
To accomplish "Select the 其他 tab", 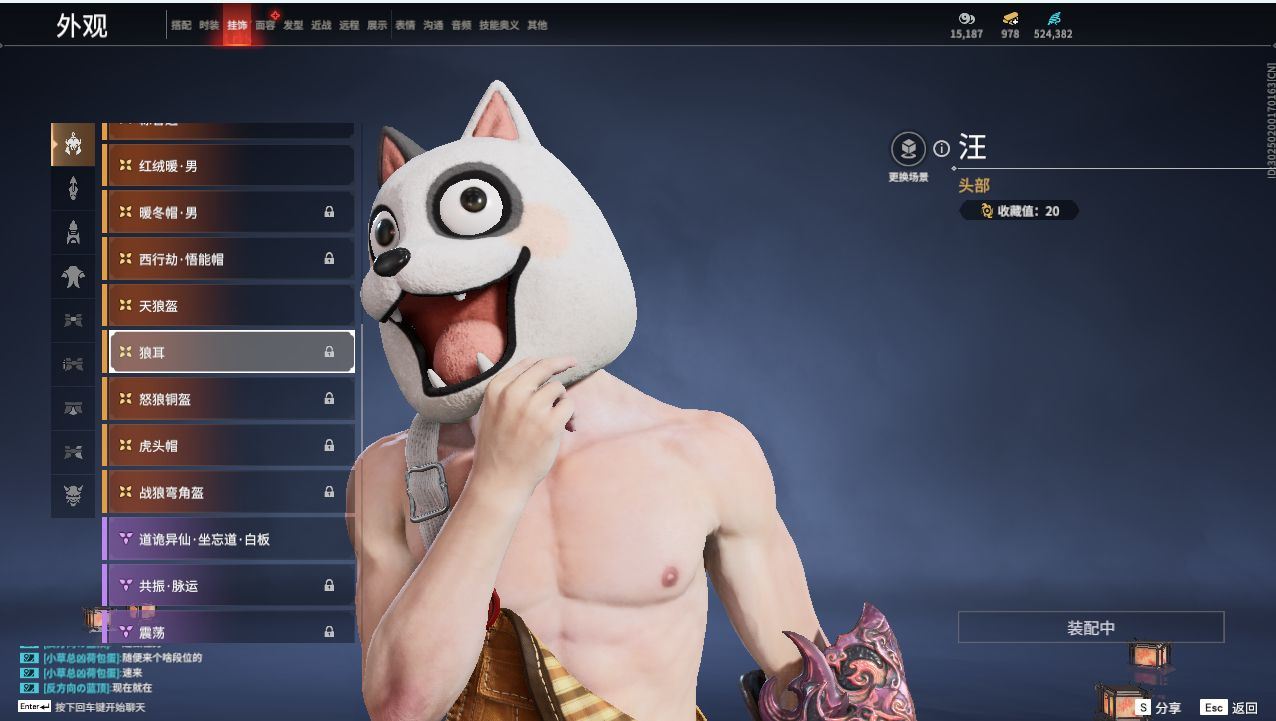I will [x=537, y=26].
